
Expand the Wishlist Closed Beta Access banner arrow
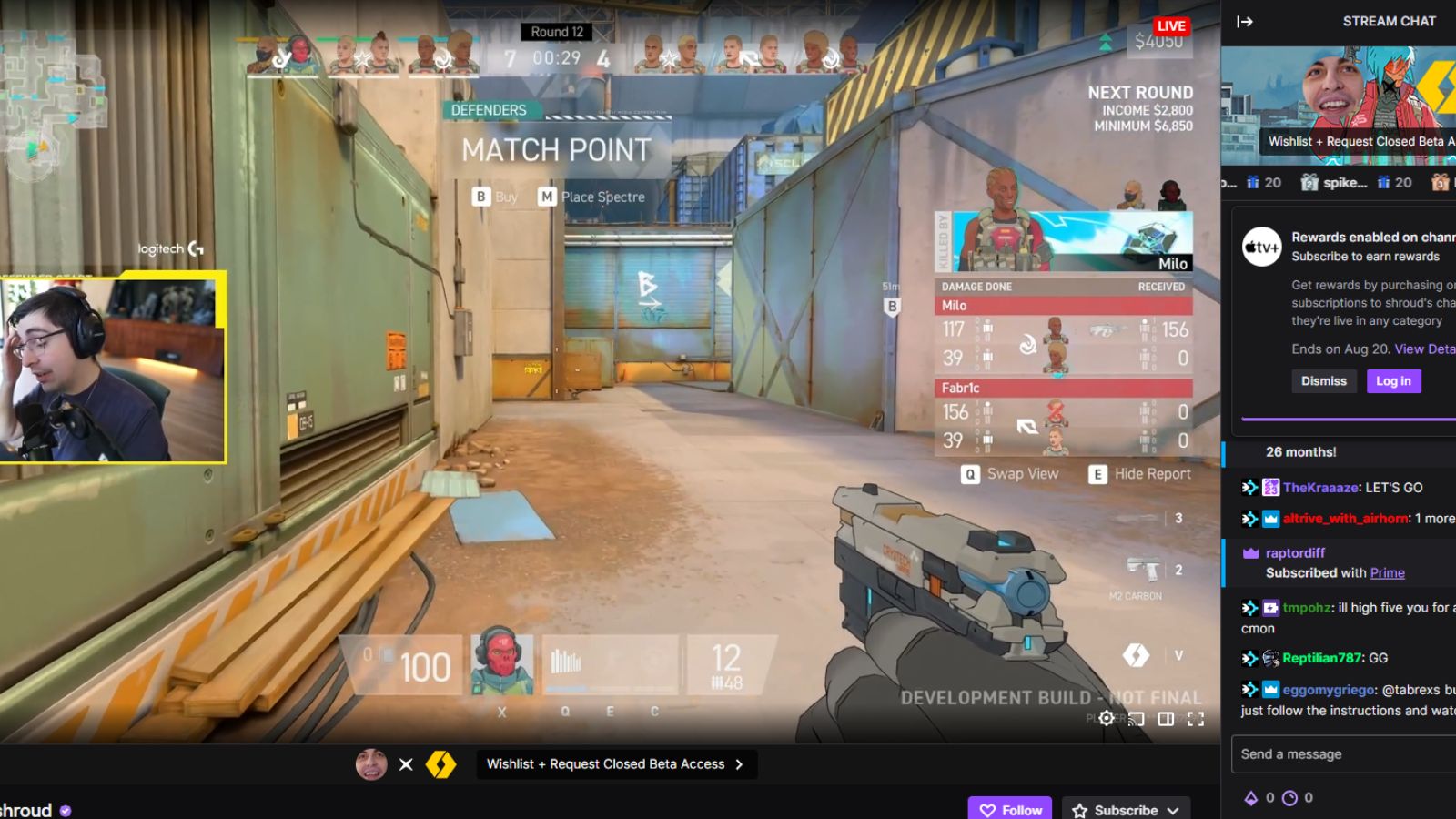pos(738,764)
